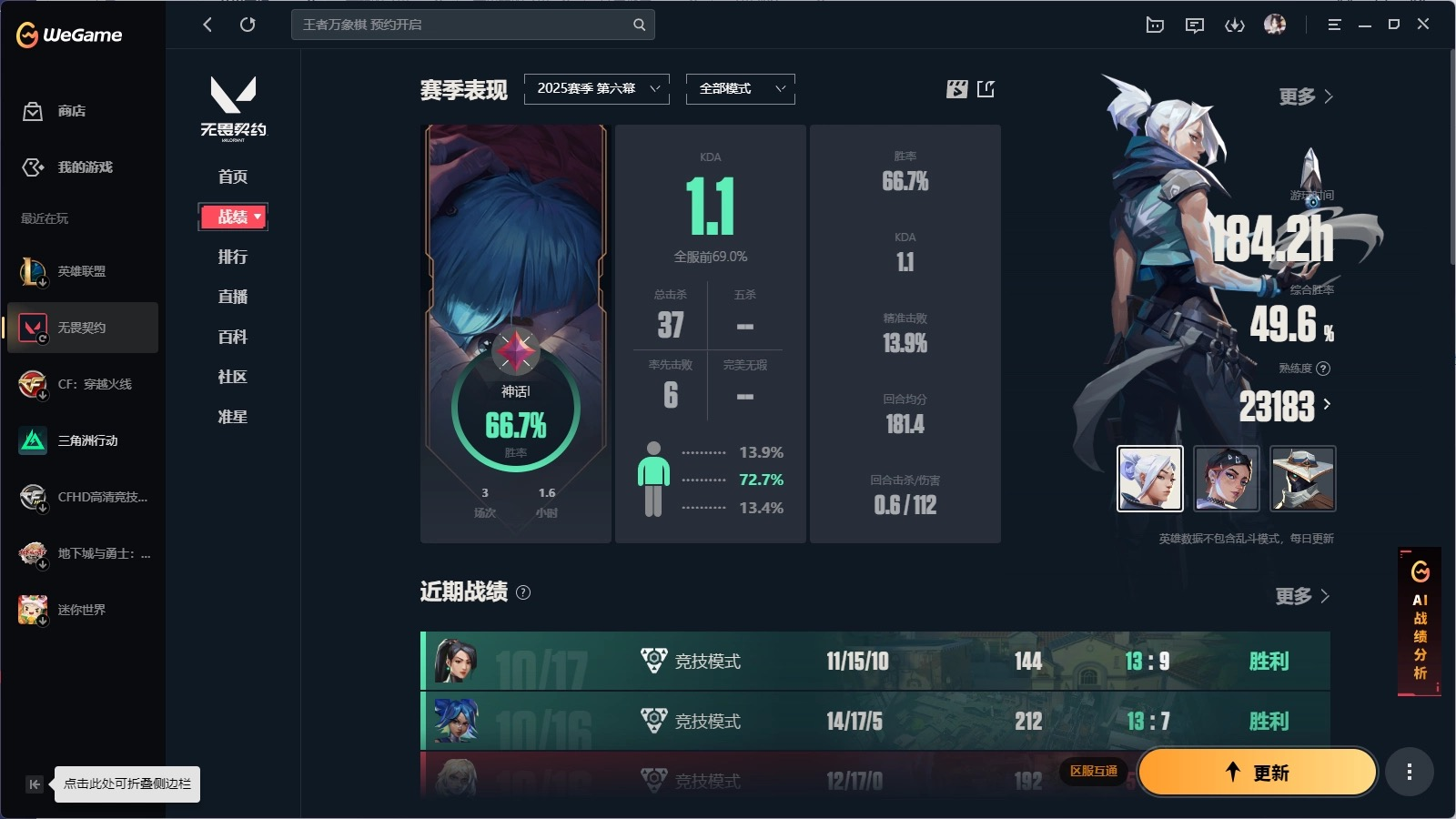The image size is (1456, 819).
Task: Open 英雄联盟 from recently played list
Action: click(x=82, y=271)
